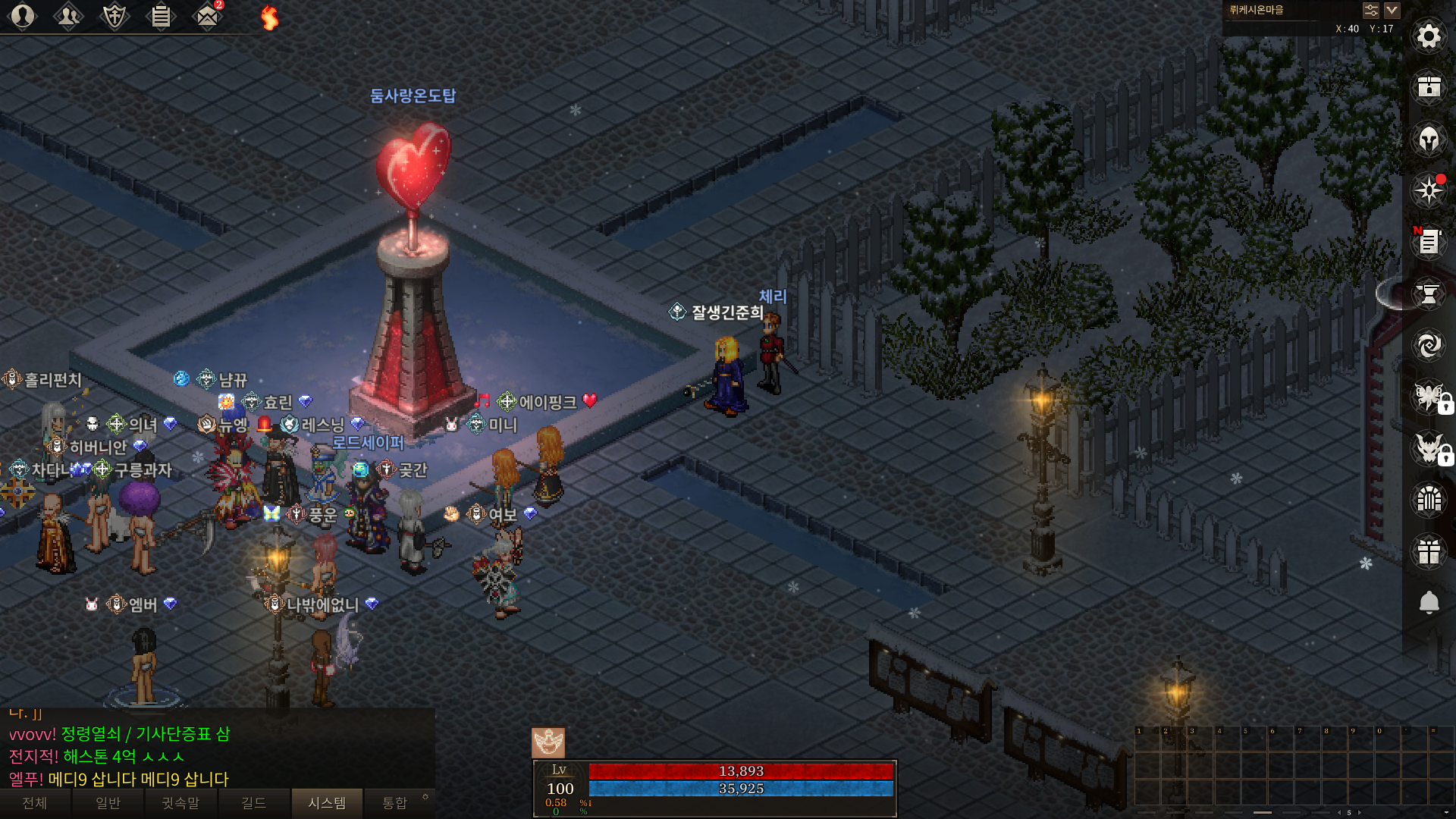Image resolution: width=1456 pixels, height=819 pixels.
Task: Open the anvil crafting menu
Action: (x=1429, y=294)
